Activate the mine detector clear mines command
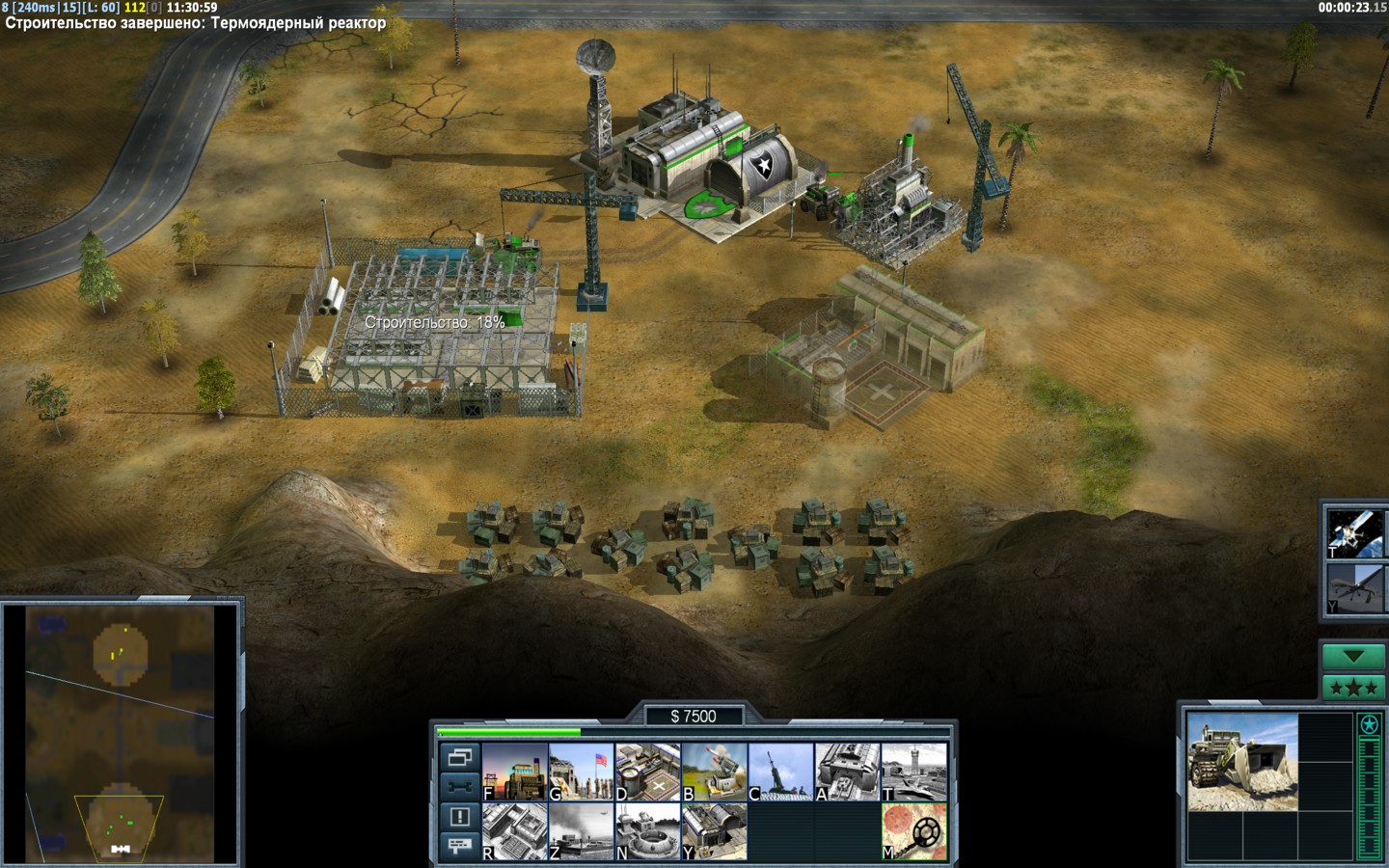1389x868 pixels. (914, 831)
